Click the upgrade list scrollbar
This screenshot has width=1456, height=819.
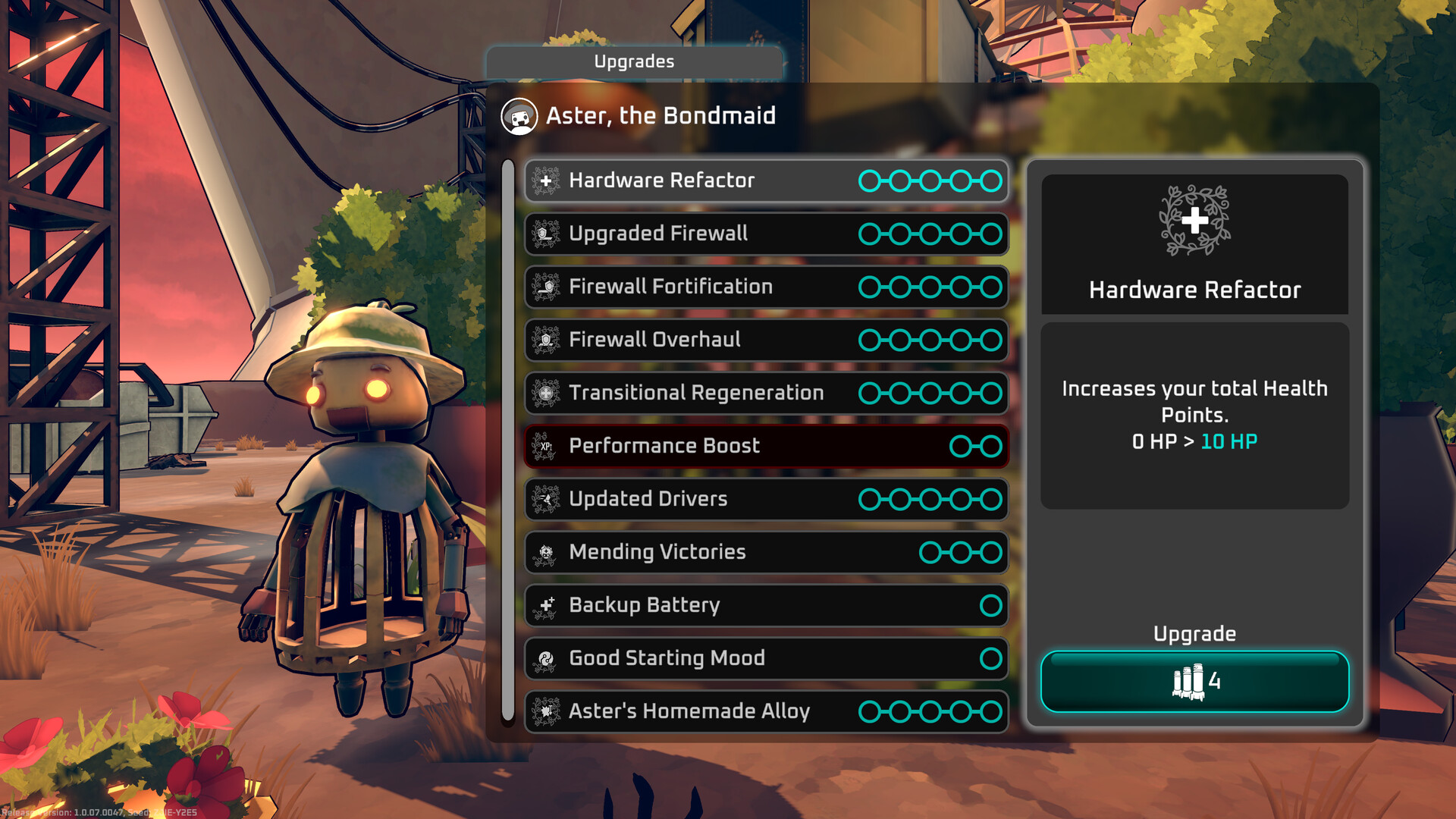508,440
